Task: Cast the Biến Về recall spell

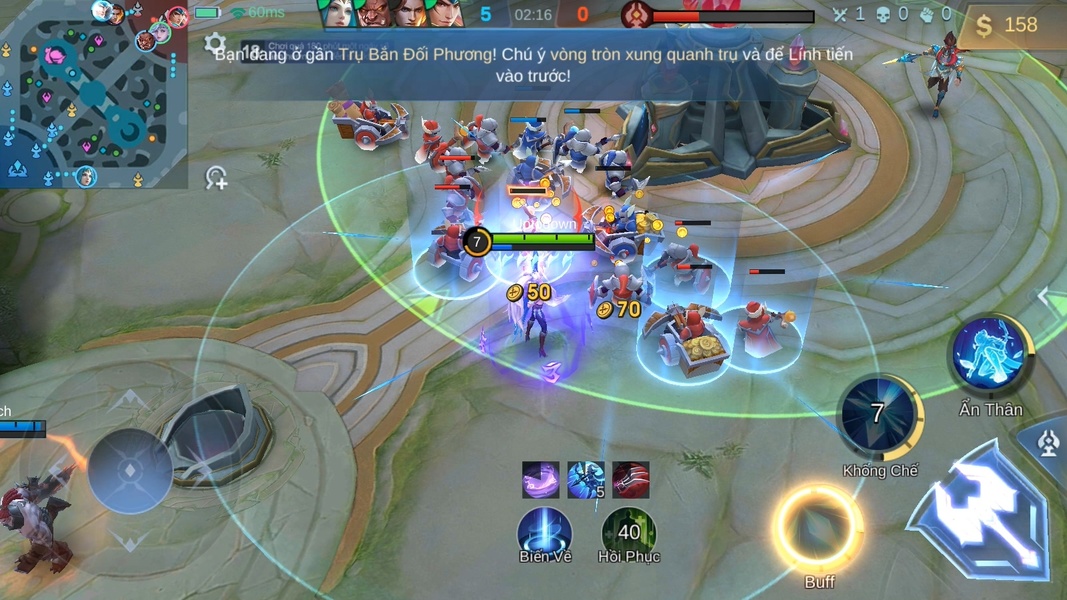Action: (545, 532)
